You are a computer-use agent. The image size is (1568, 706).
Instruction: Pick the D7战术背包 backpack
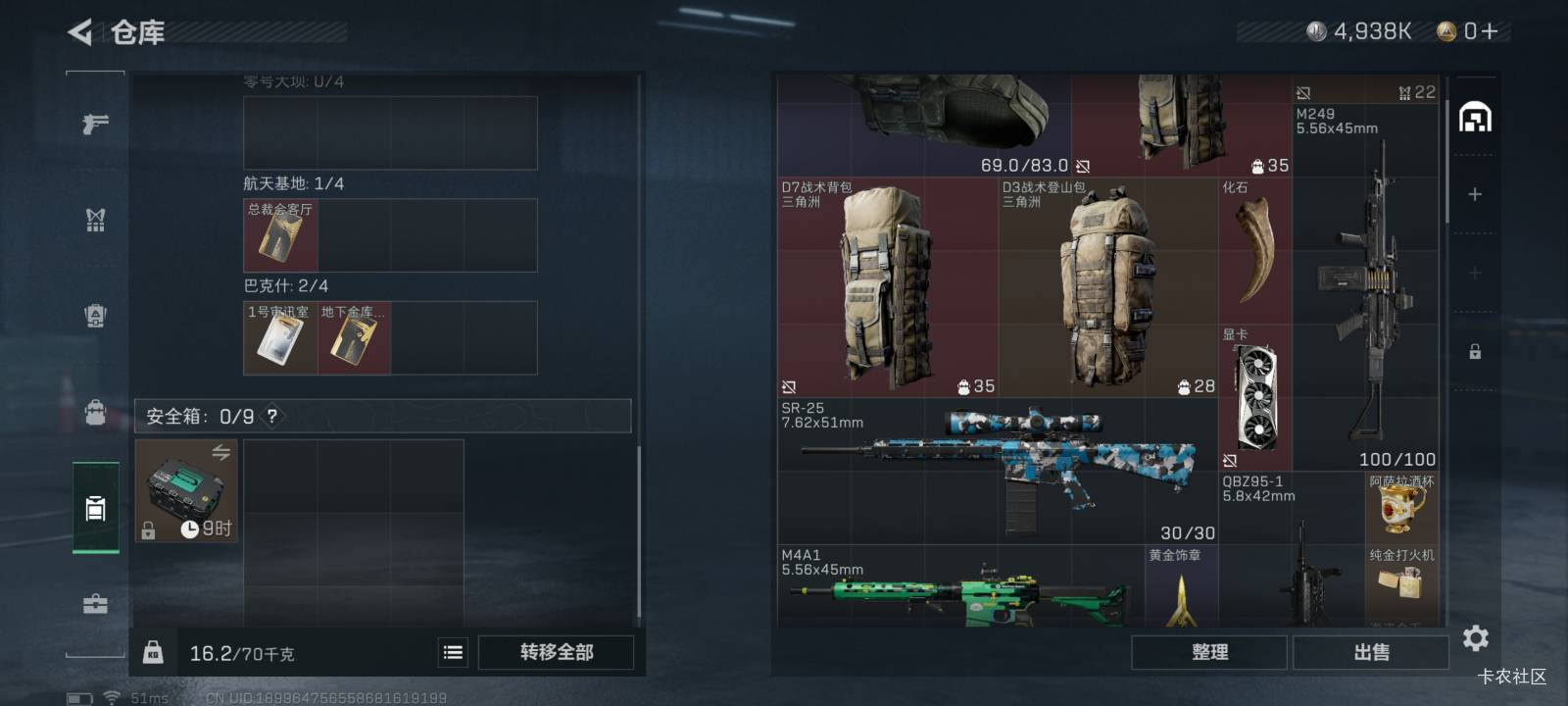(x=887, y=287)
